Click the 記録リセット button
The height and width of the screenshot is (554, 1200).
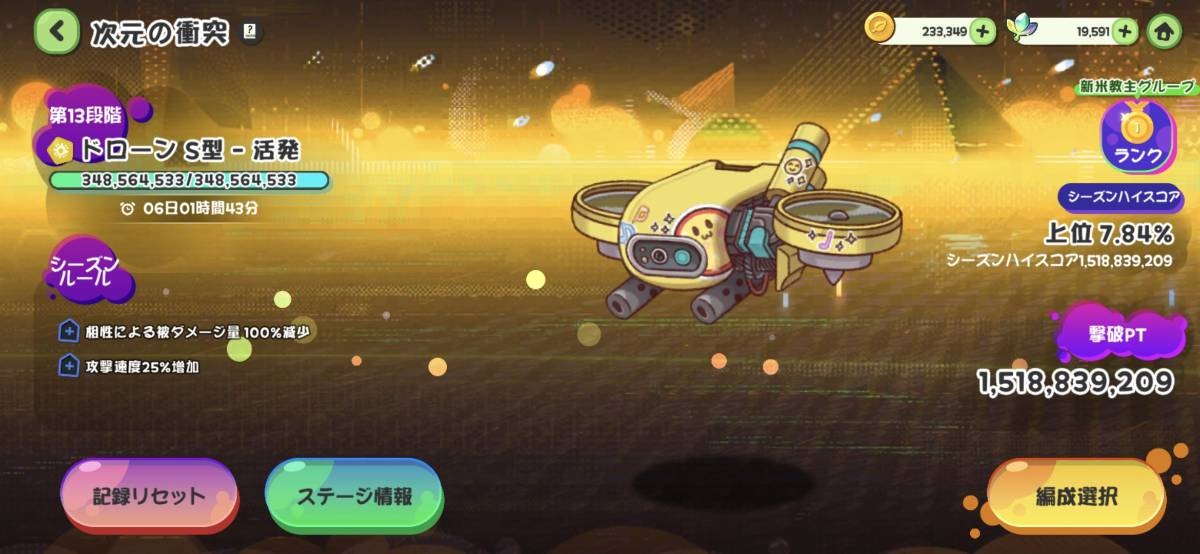(x=149, y=496)
